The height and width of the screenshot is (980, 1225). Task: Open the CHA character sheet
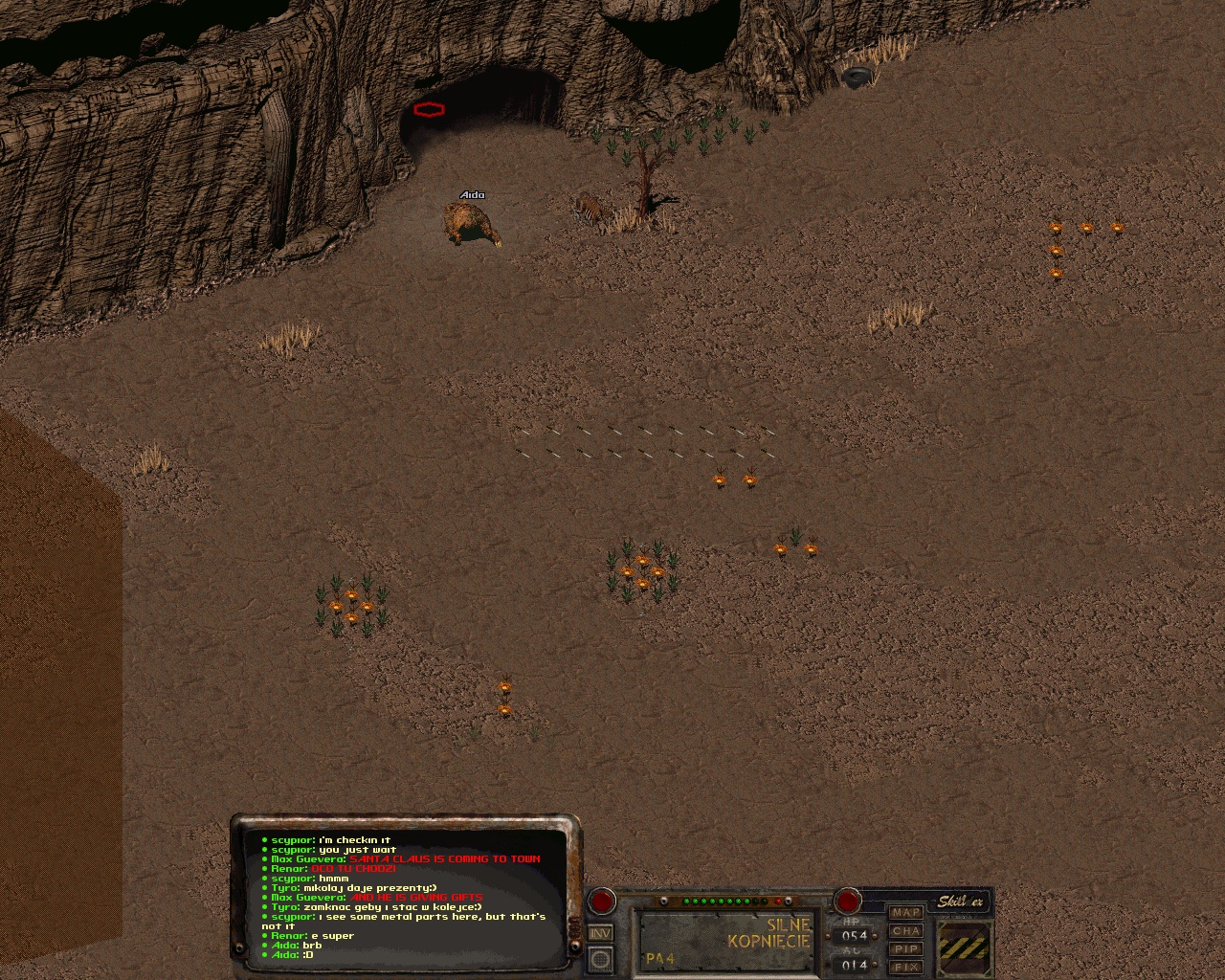pos(905,931)
